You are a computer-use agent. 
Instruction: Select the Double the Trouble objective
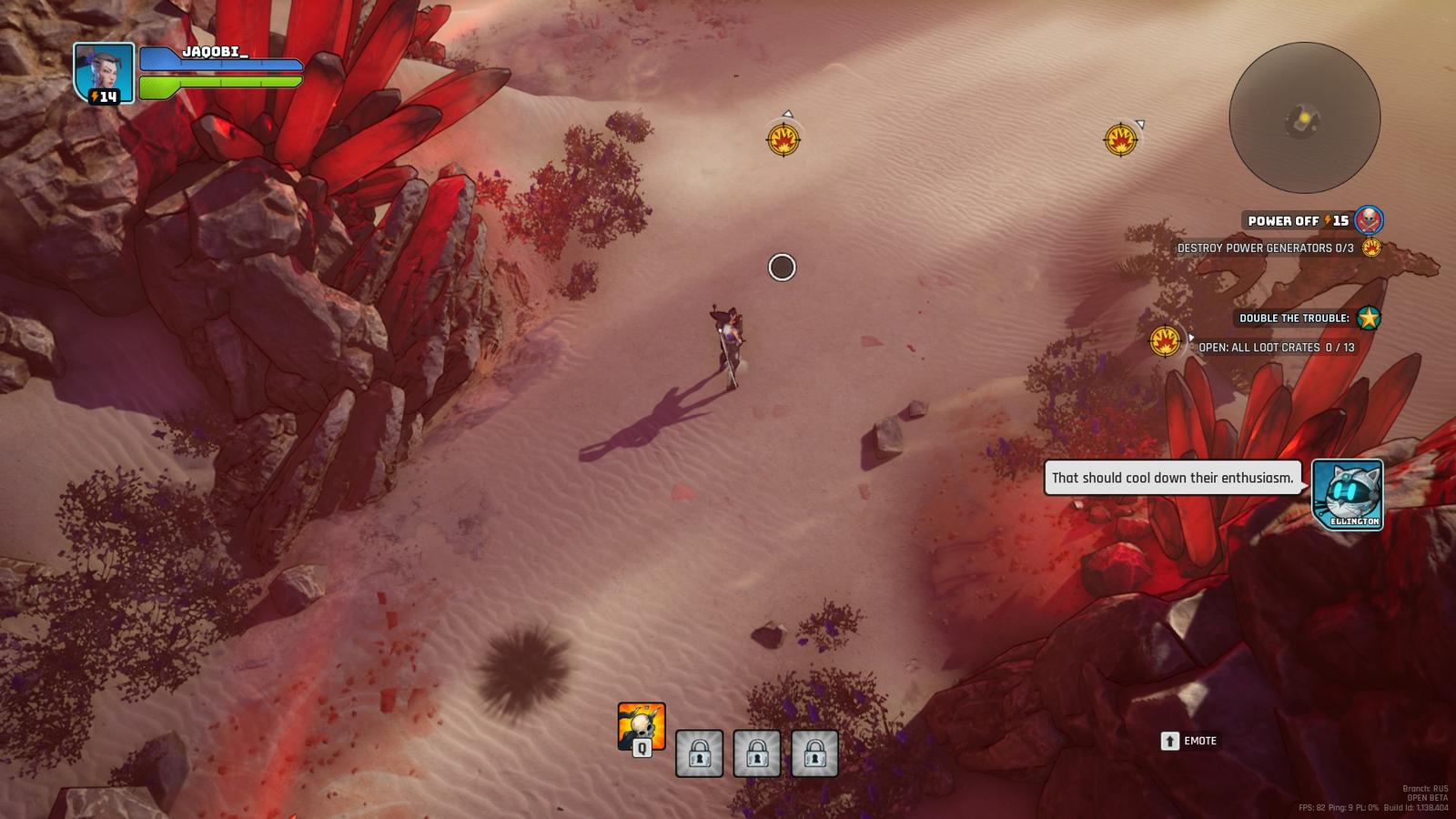1295,318
